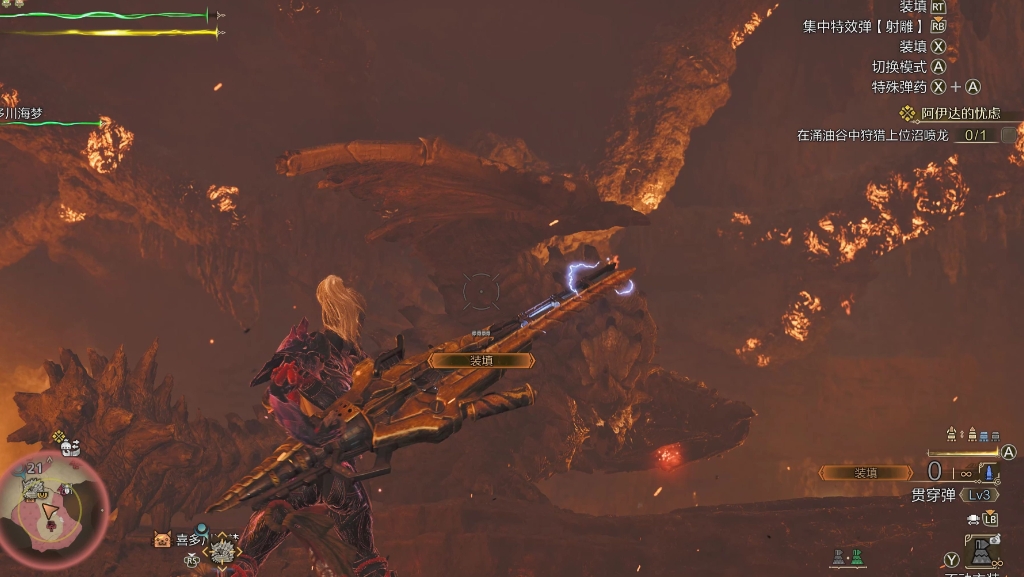Select the Palico cat face icon
Screen dimensions: 1024x577
point(161,540)
